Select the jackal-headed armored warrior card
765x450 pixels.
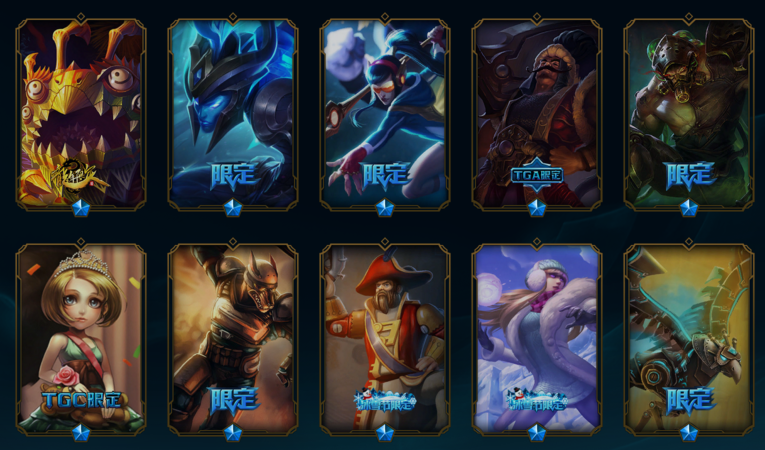(x=233, y=338)
